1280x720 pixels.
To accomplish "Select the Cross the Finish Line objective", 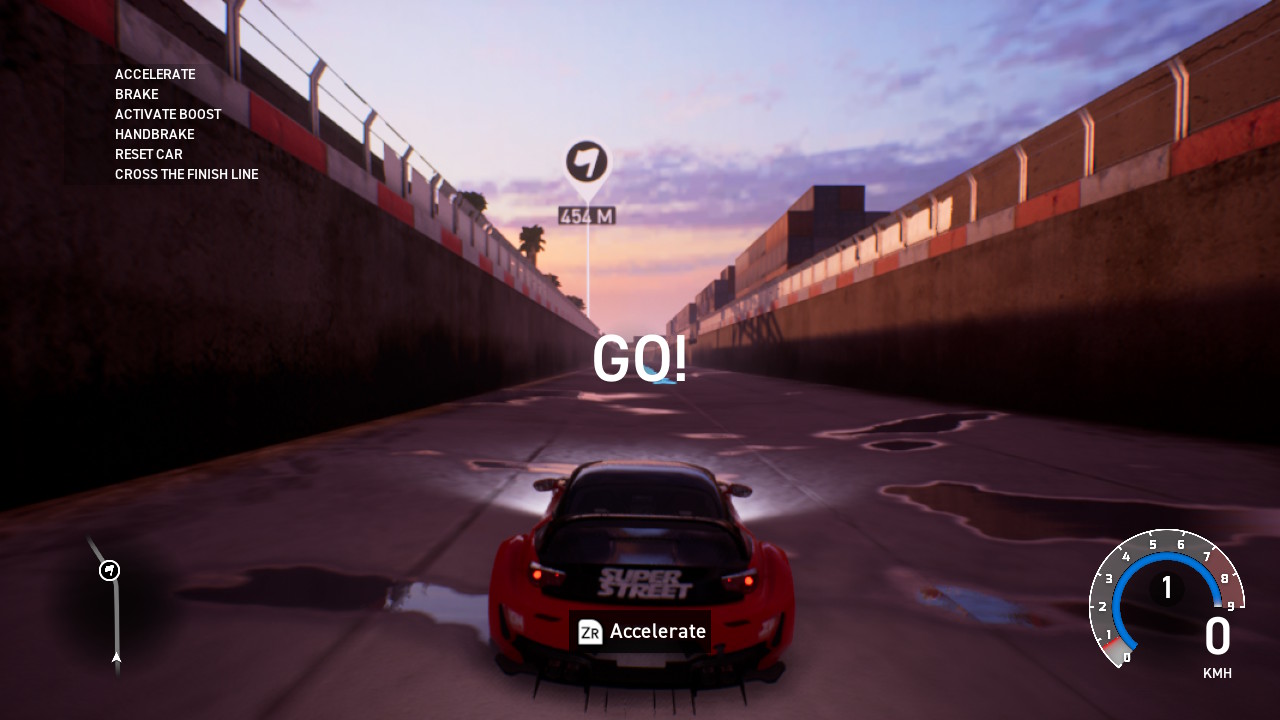I will point(187,174).
